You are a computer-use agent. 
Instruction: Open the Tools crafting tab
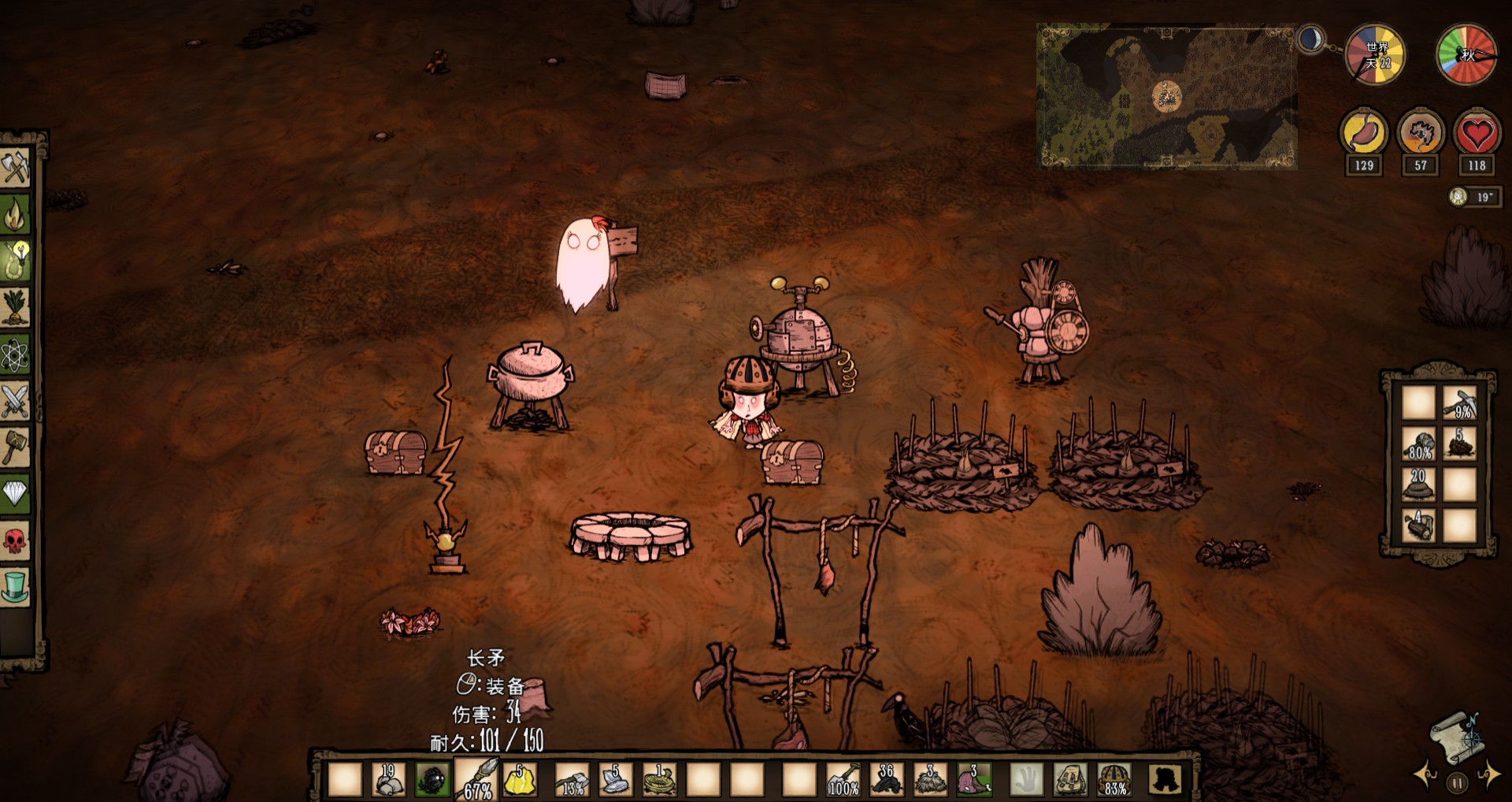pyautogui.click(x=15, y=167)
